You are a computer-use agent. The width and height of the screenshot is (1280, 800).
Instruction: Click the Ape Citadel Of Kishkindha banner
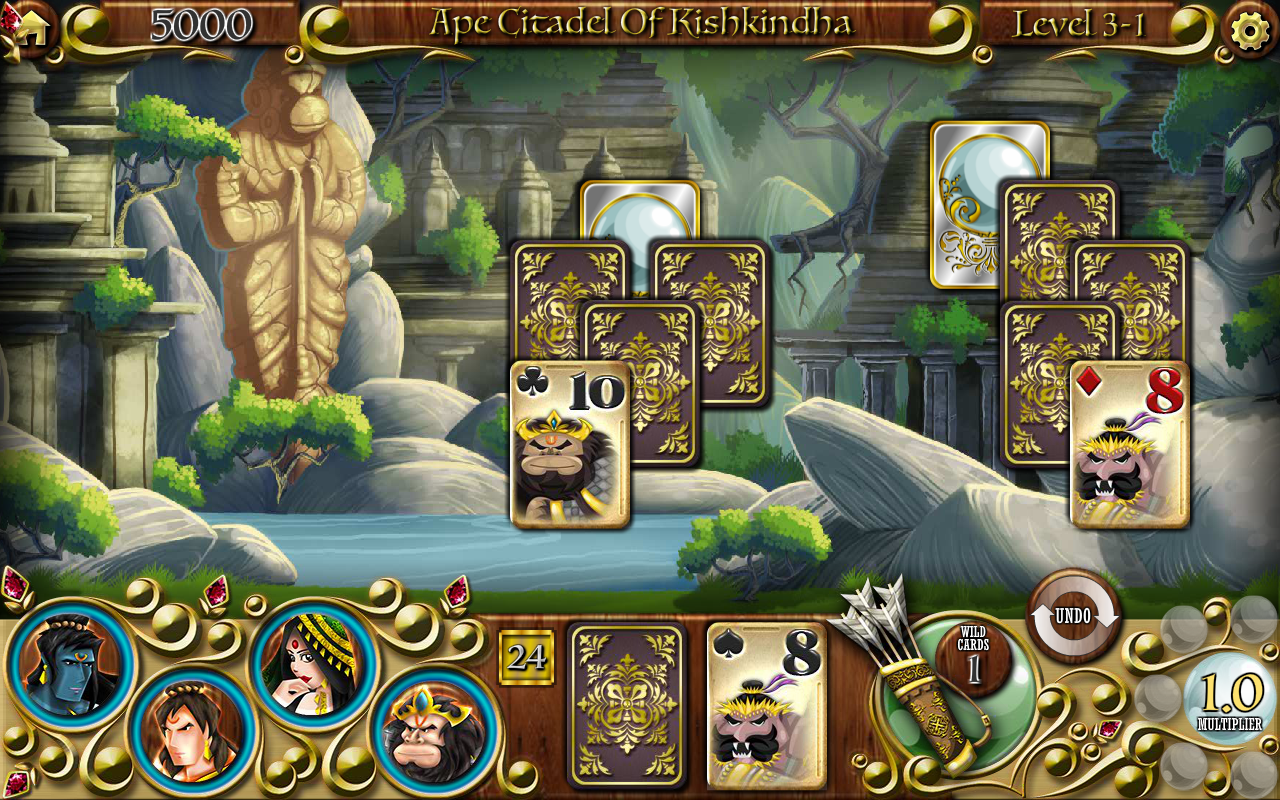pyautogui.click(x=640, y=22)
